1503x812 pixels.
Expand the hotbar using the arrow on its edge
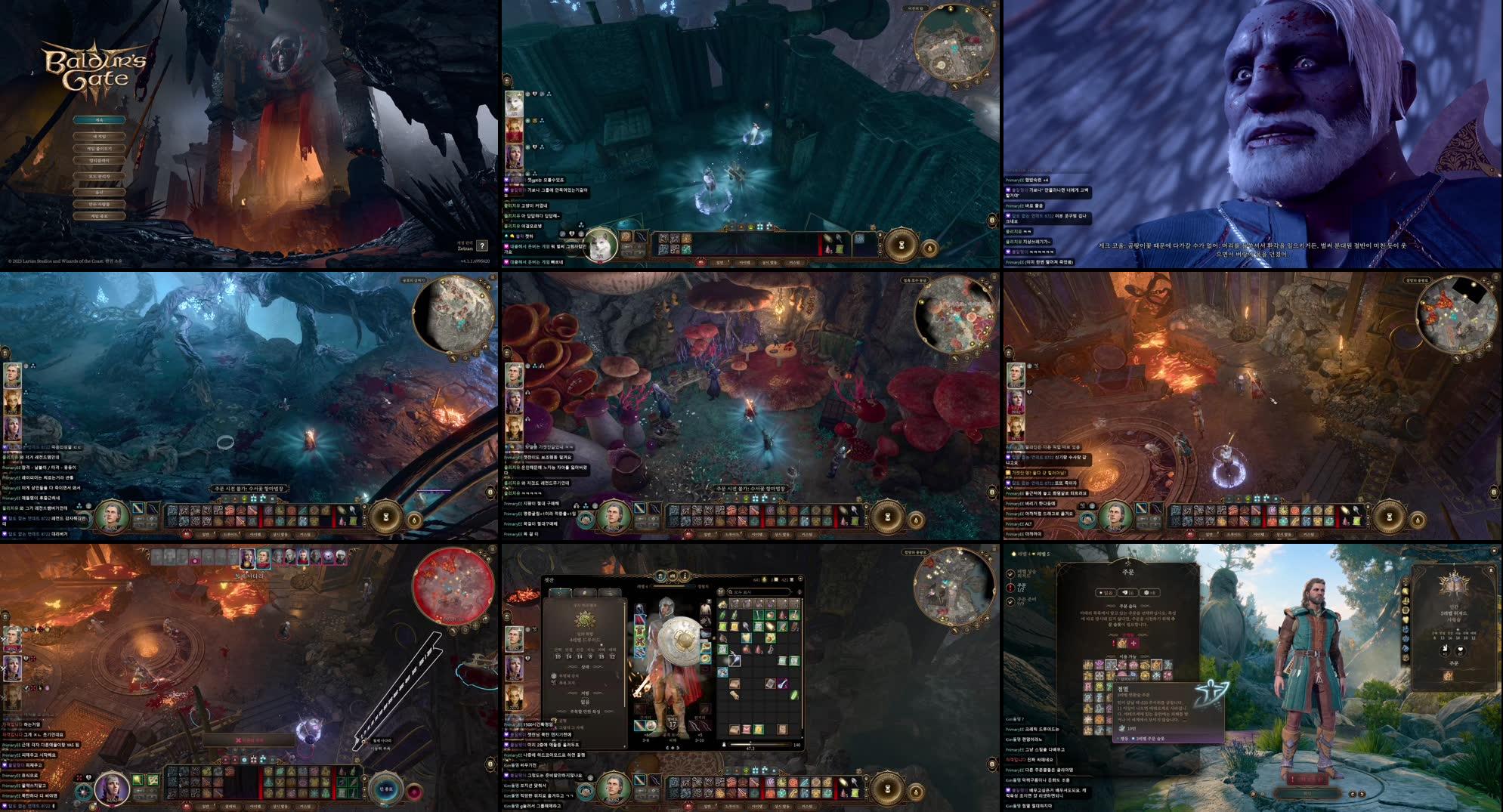click(866, 778)
